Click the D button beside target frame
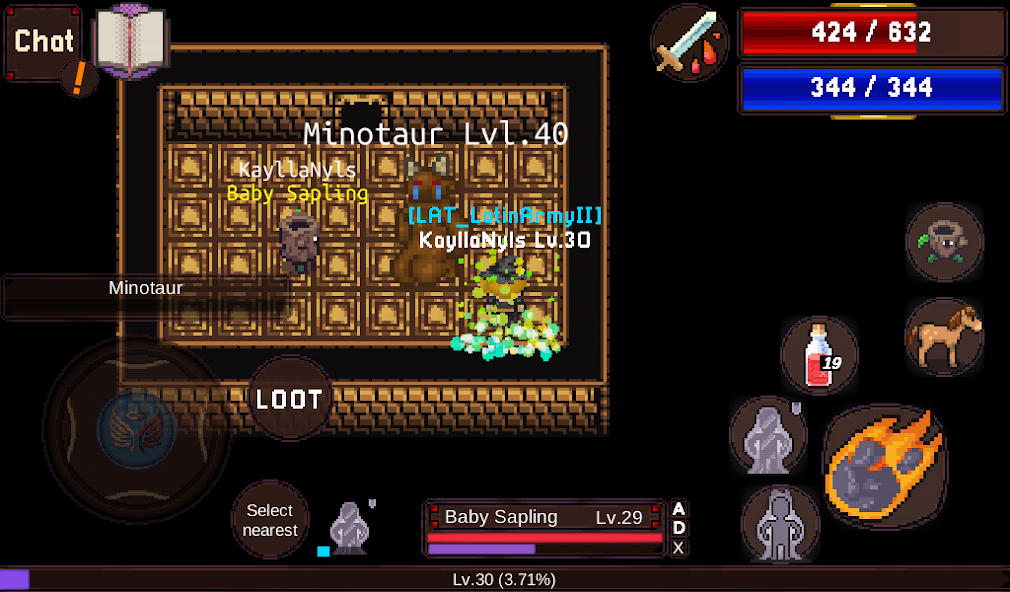Screen dimensions: 1010x592 tap(679, 528)
